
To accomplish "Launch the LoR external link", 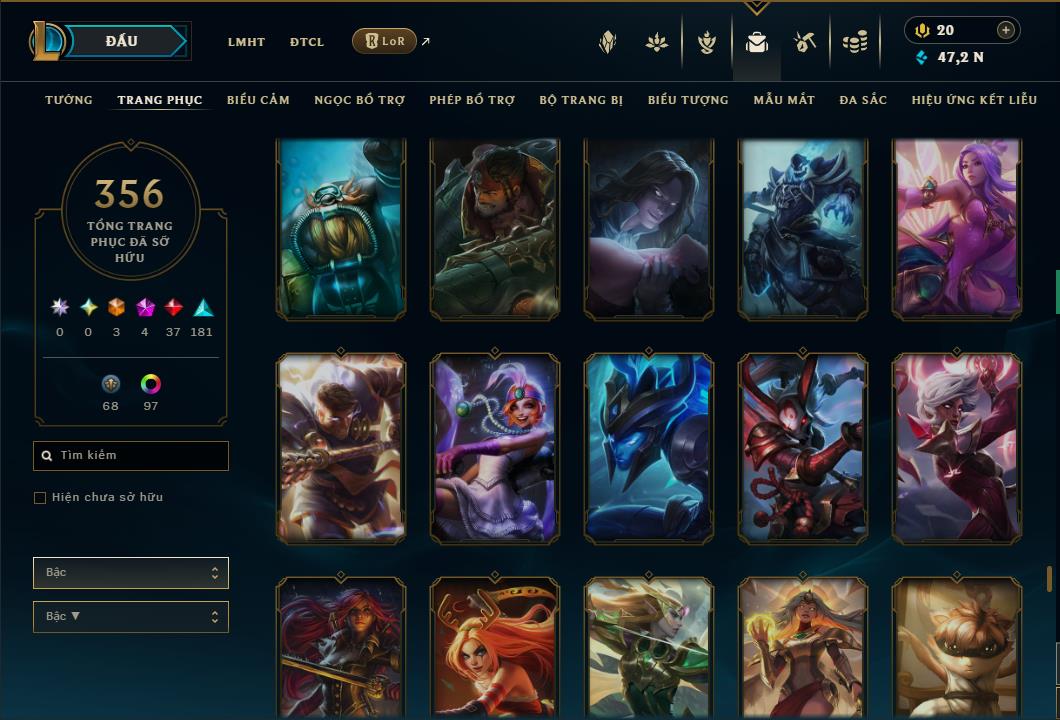I will click(385, 41).
